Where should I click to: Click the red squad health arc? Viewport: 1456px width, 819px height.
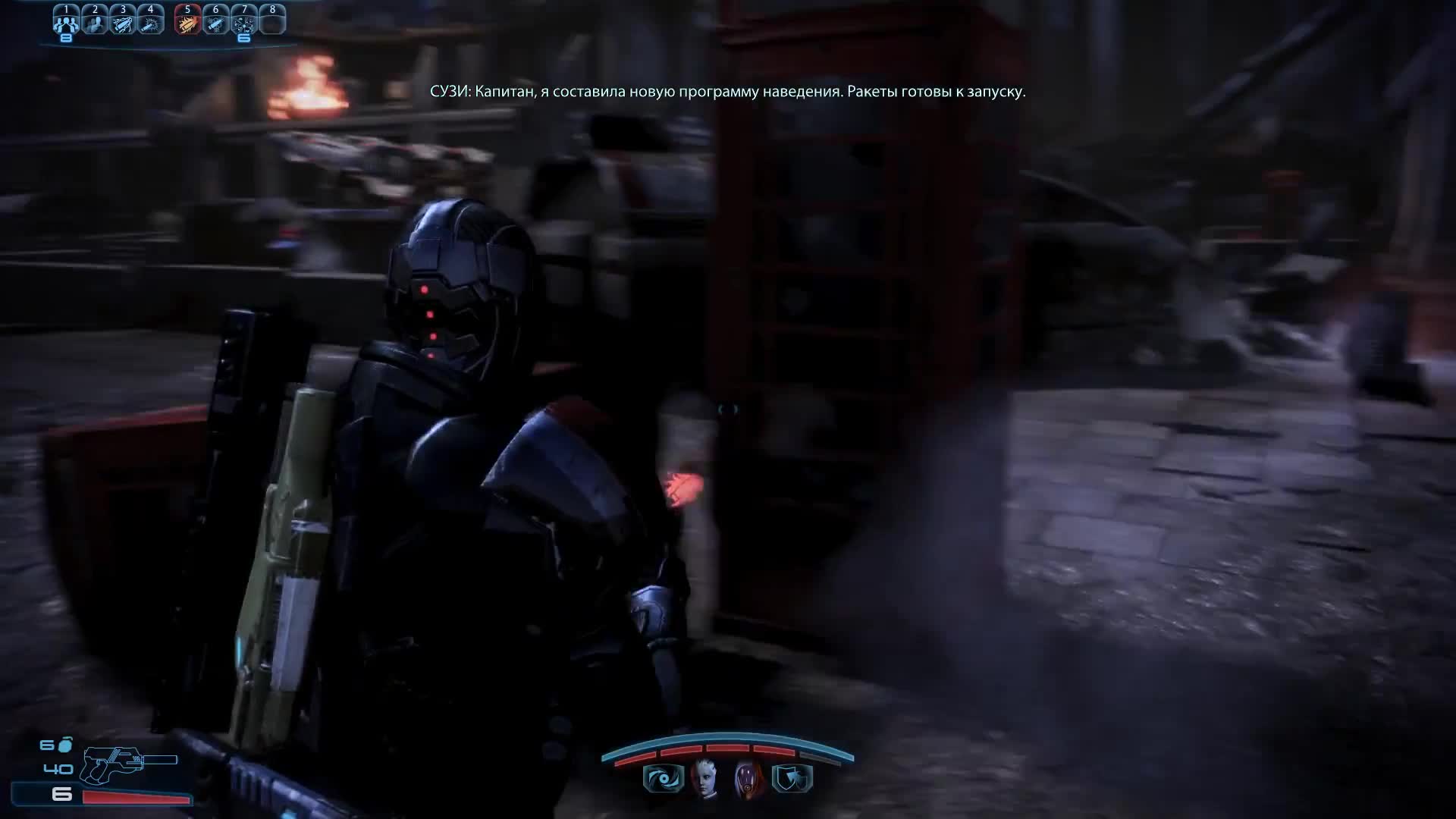pyautogui.click(x=726, y=748)
